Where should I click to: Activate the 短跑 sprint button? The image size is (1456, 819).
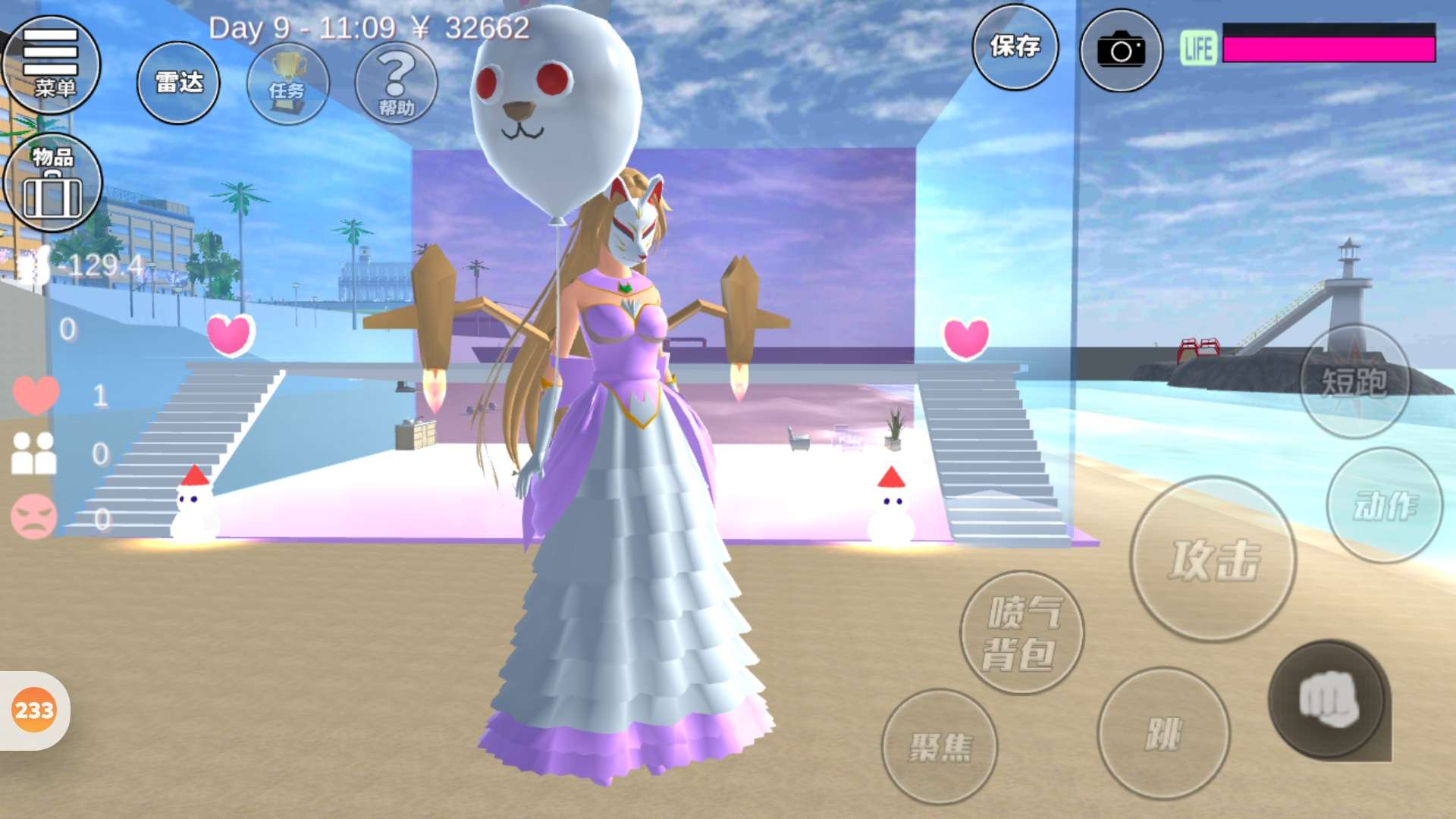(1354, 381)
